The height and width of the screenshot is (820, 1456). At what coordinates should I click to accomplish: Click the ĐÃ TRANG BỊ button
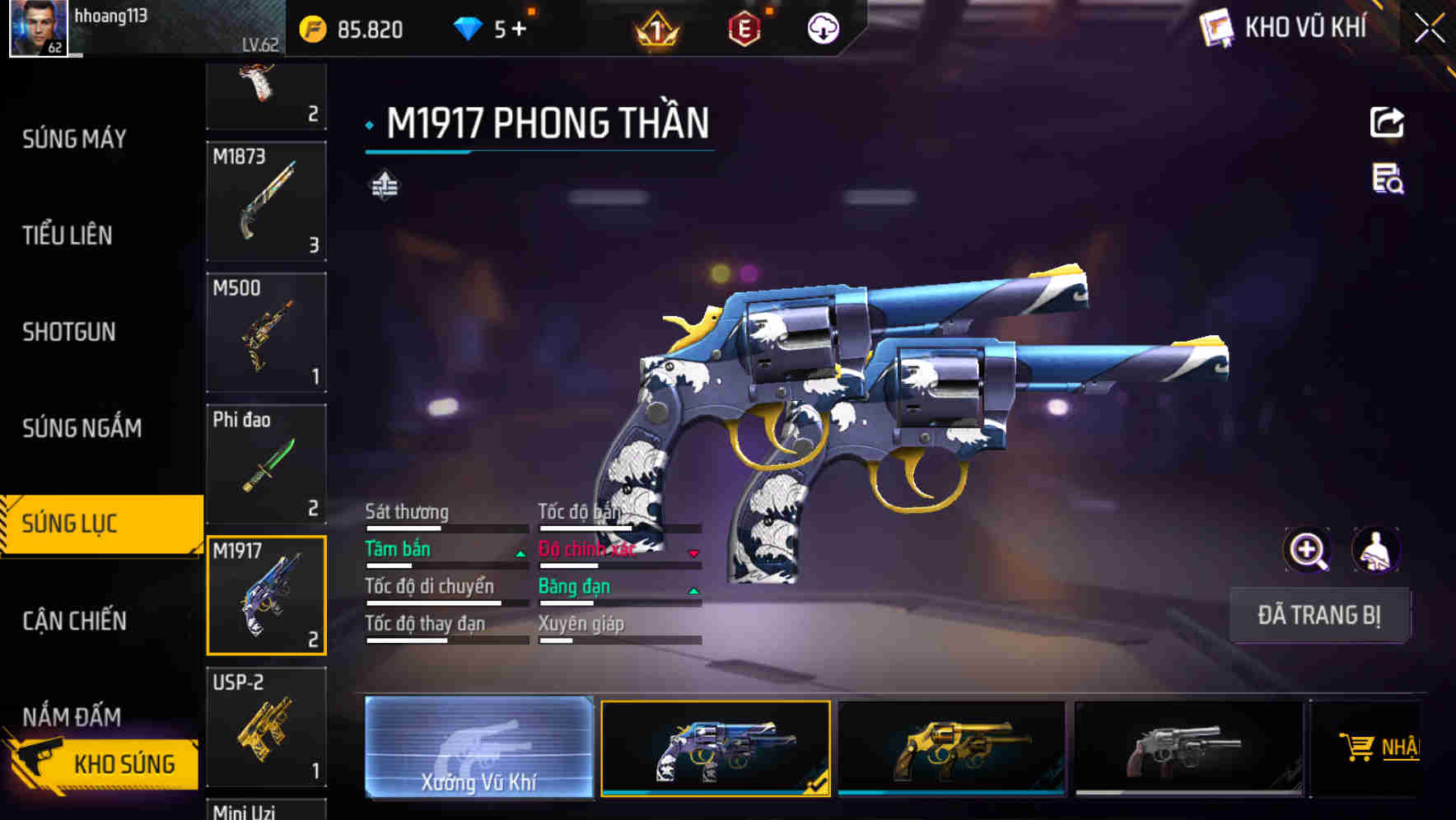pos(1319,615)
